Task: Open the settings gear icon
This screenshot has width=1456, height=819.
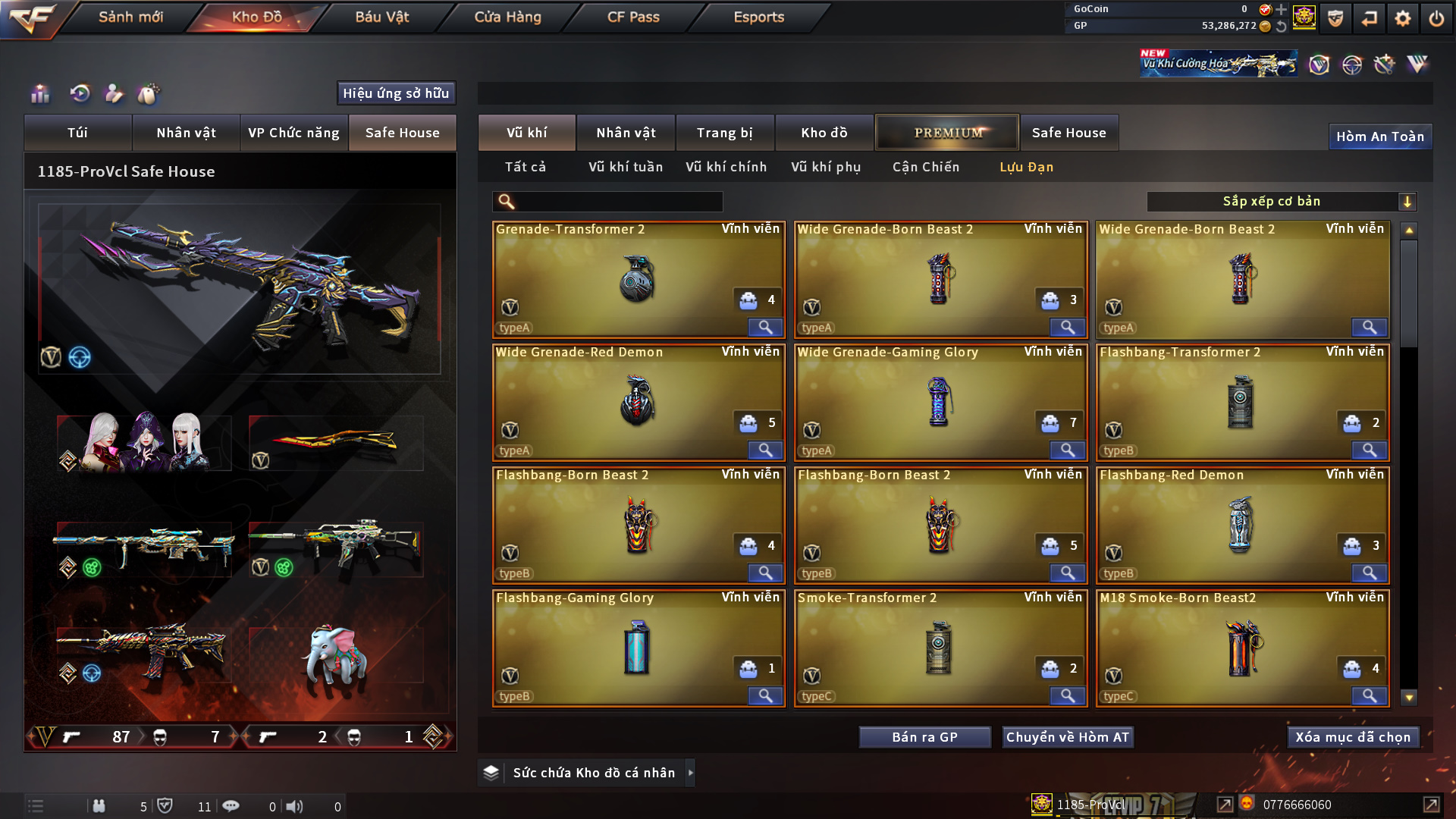Action: tap(1402, 18)
